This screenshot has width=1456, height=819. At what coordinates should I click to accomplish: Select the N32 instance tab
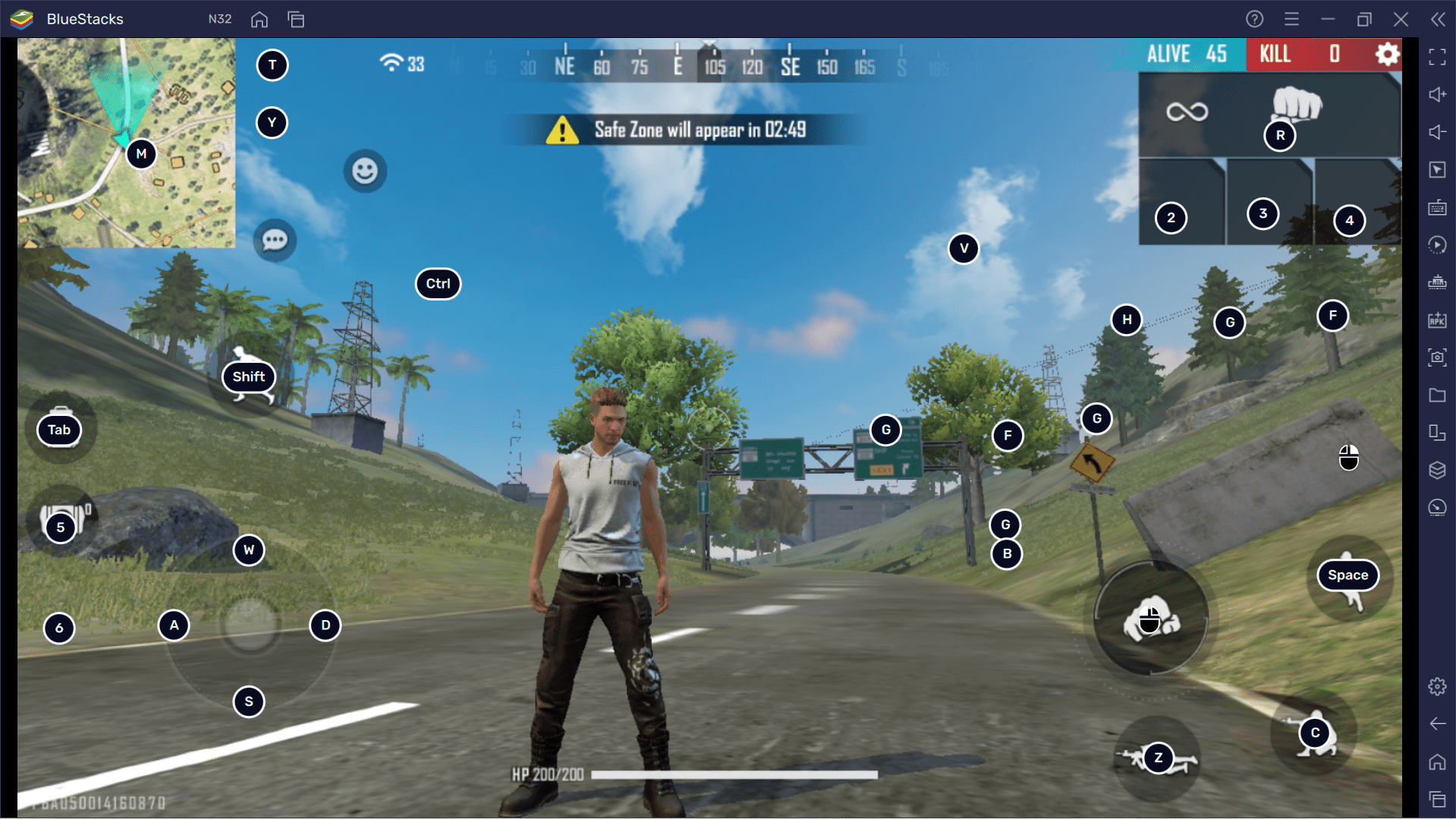pyautogui.click(x=219, y=19)
